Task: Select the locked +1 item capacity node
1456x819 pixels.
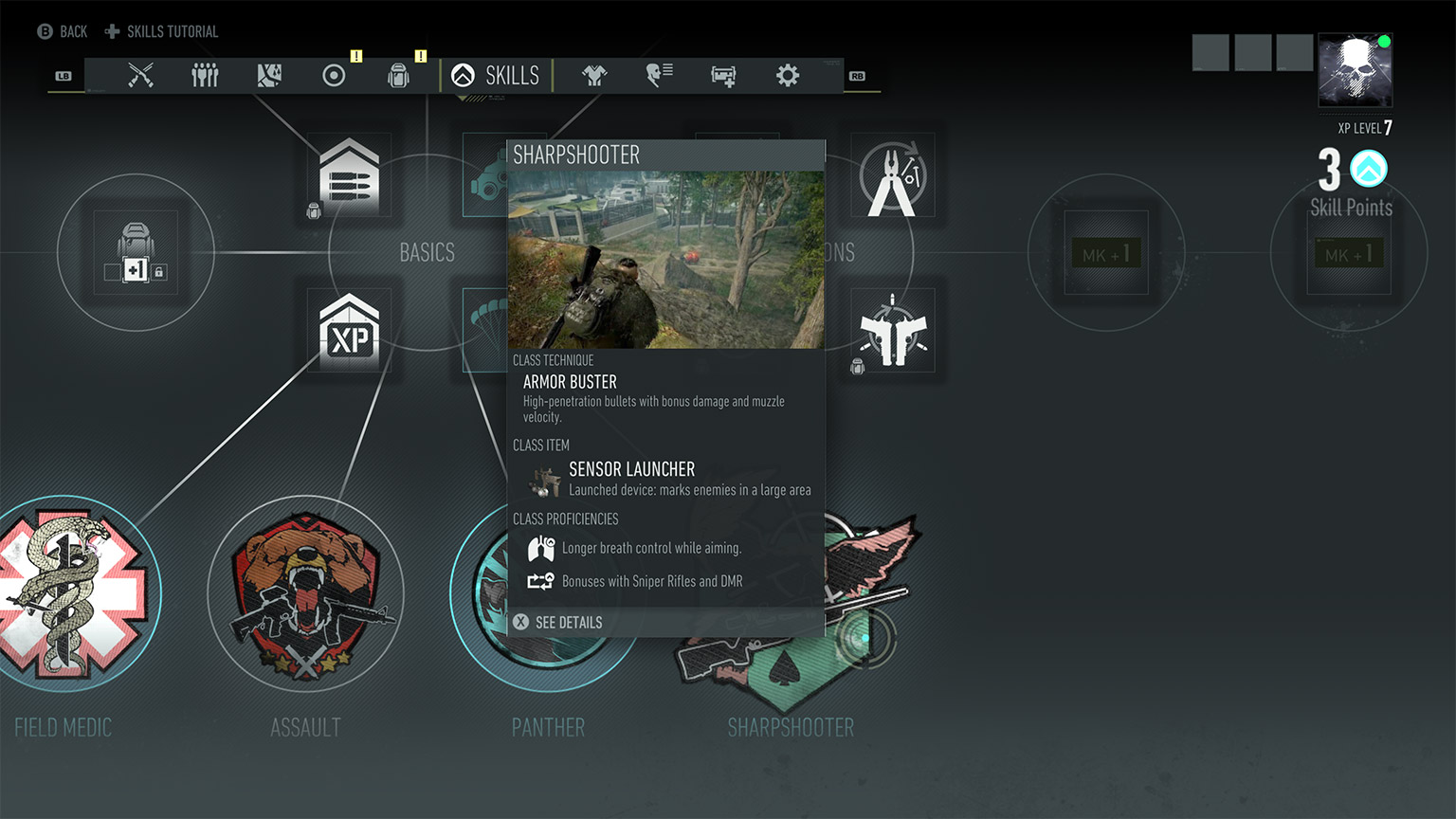Action: pyautogui.click(x=134, y=251)
